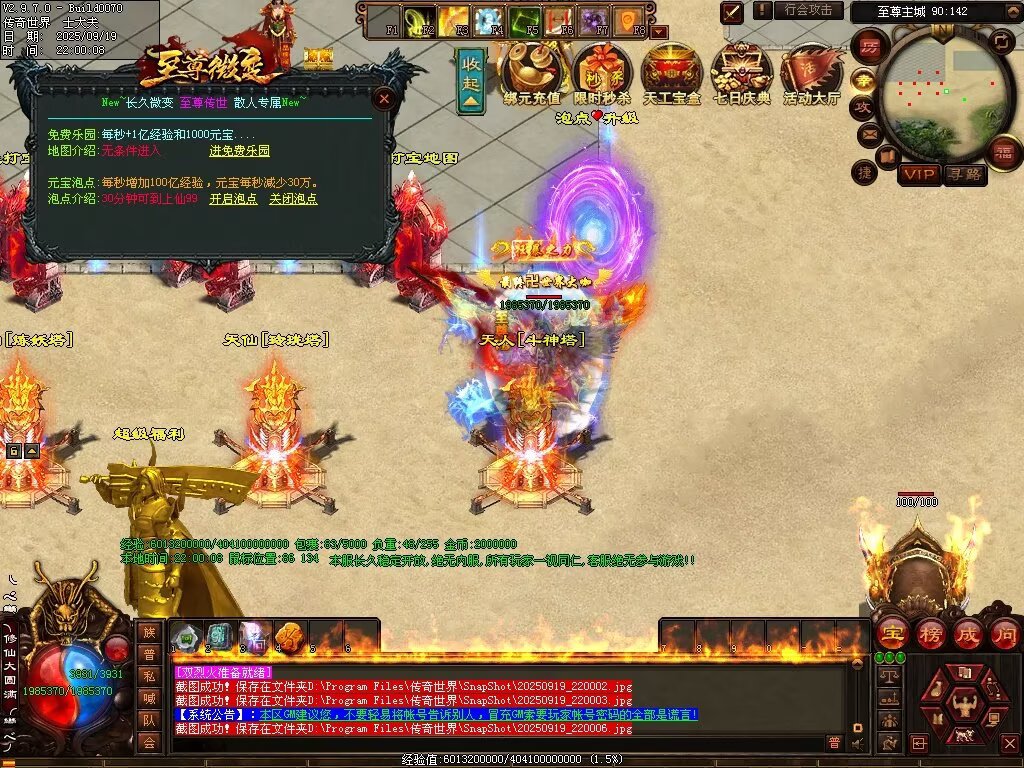1024x768 pixels.
Task: Open the VIP button under the minimap
Action: (919, 174)
